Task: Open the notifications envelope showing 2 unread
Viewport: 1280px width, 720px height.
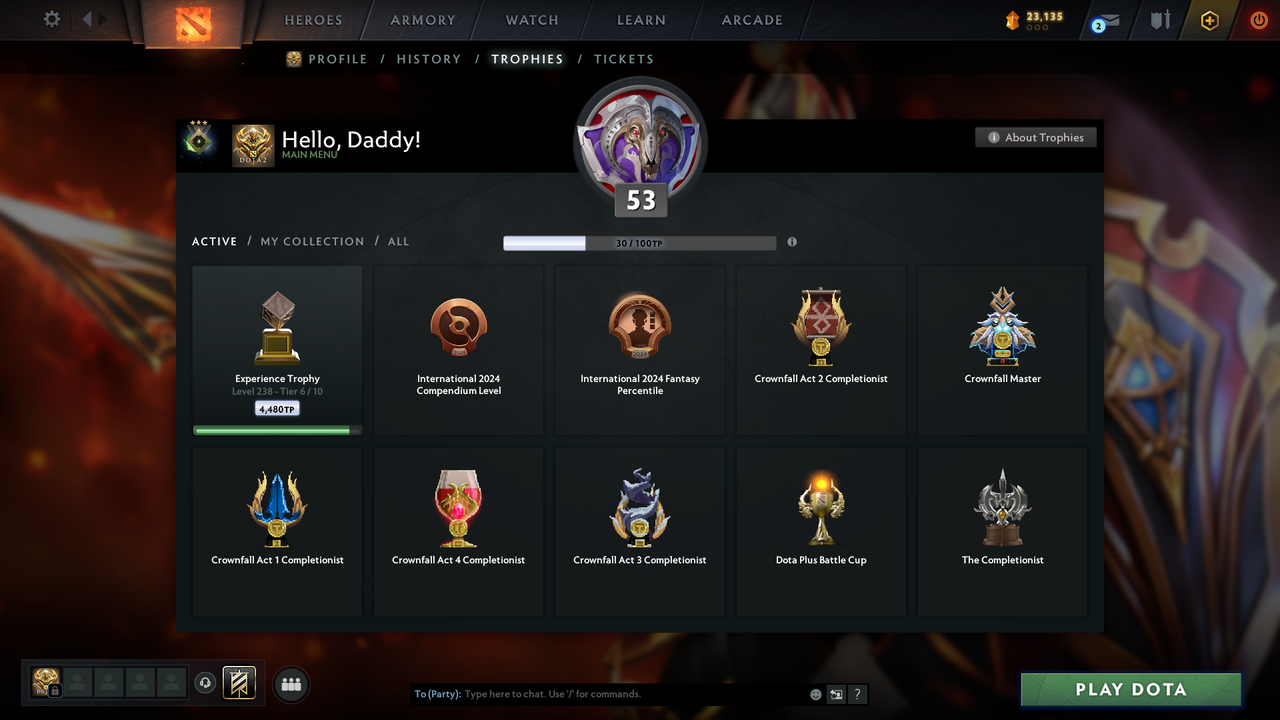Action: 1102,20
